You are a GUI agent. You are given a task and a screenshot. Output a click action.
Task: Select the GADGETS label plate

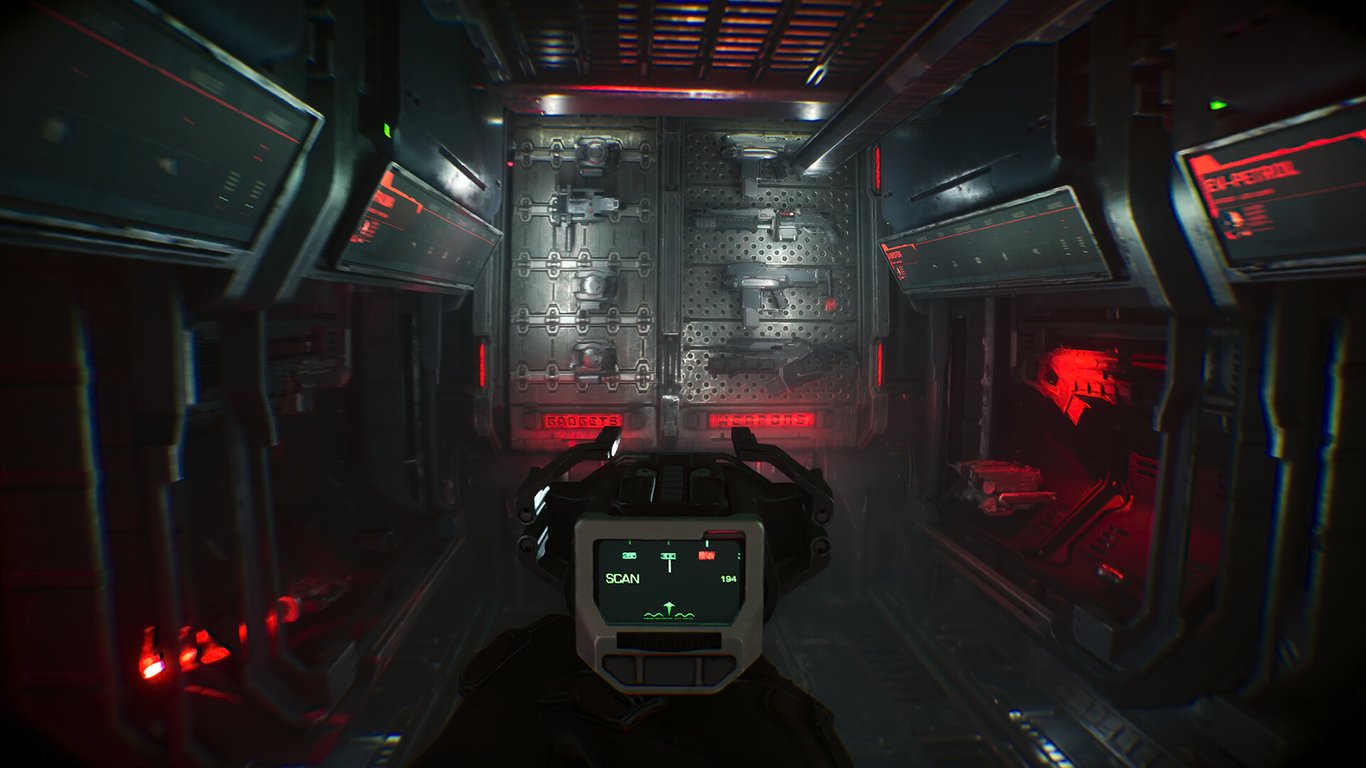(582, 420)
